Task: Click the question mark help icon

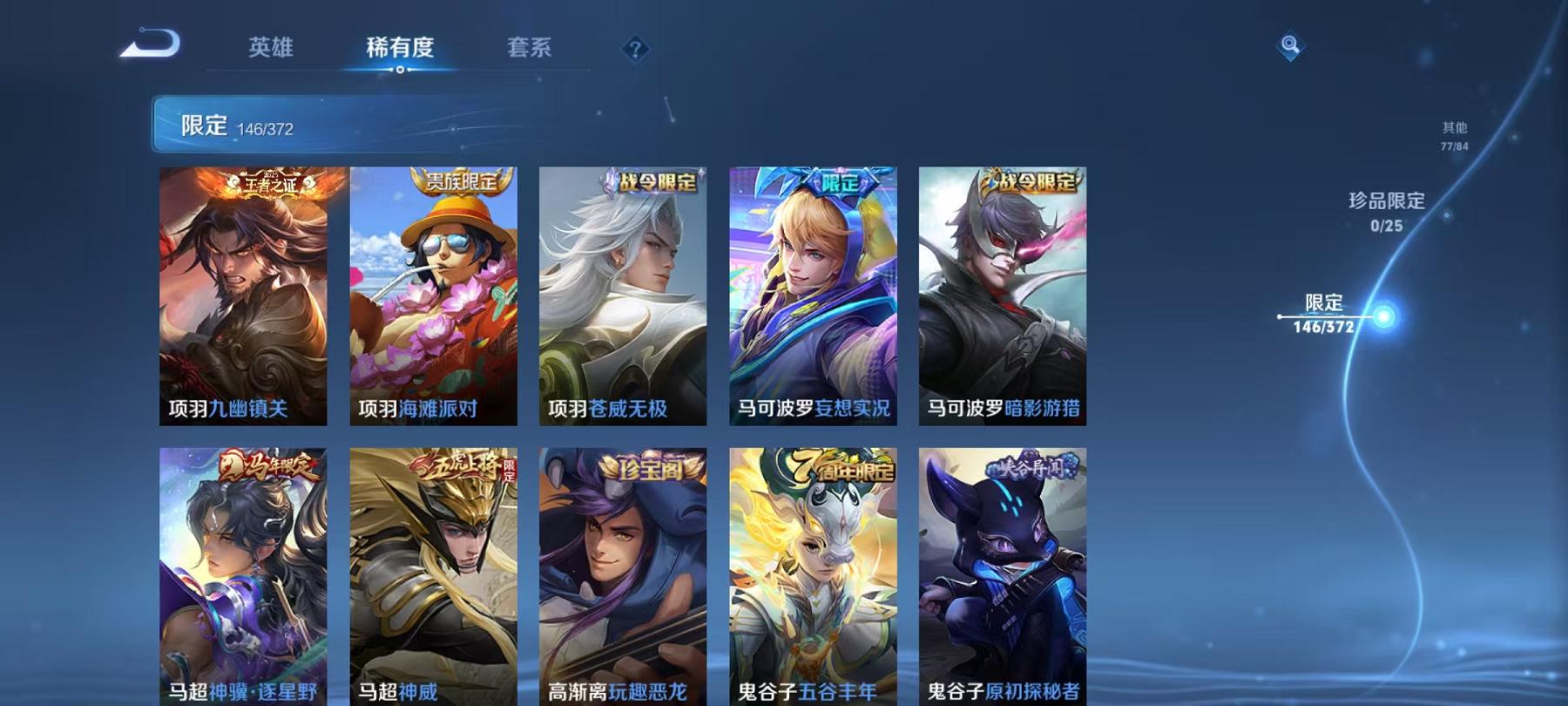Action: coord(635,48)
